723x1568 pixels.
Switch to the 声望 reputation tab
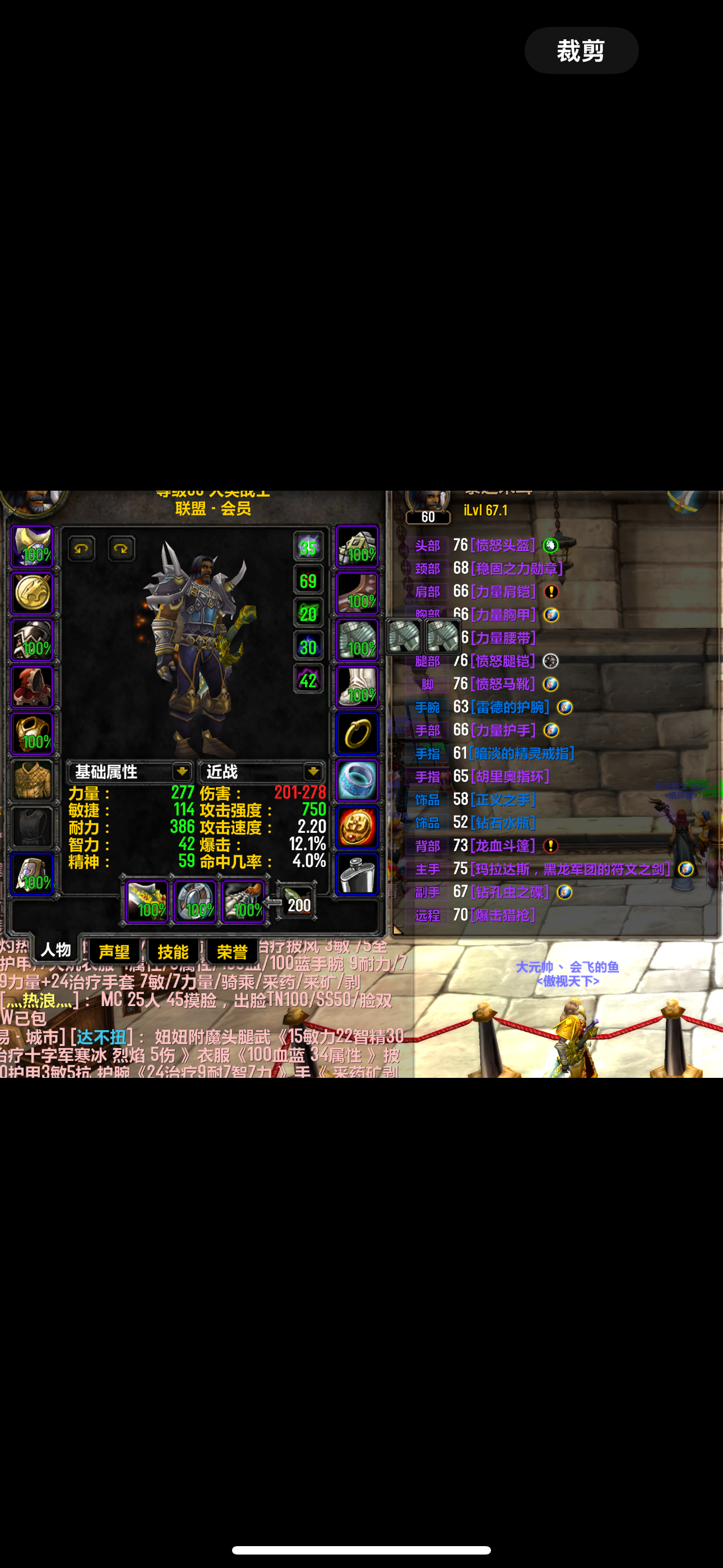coord(114,951)
